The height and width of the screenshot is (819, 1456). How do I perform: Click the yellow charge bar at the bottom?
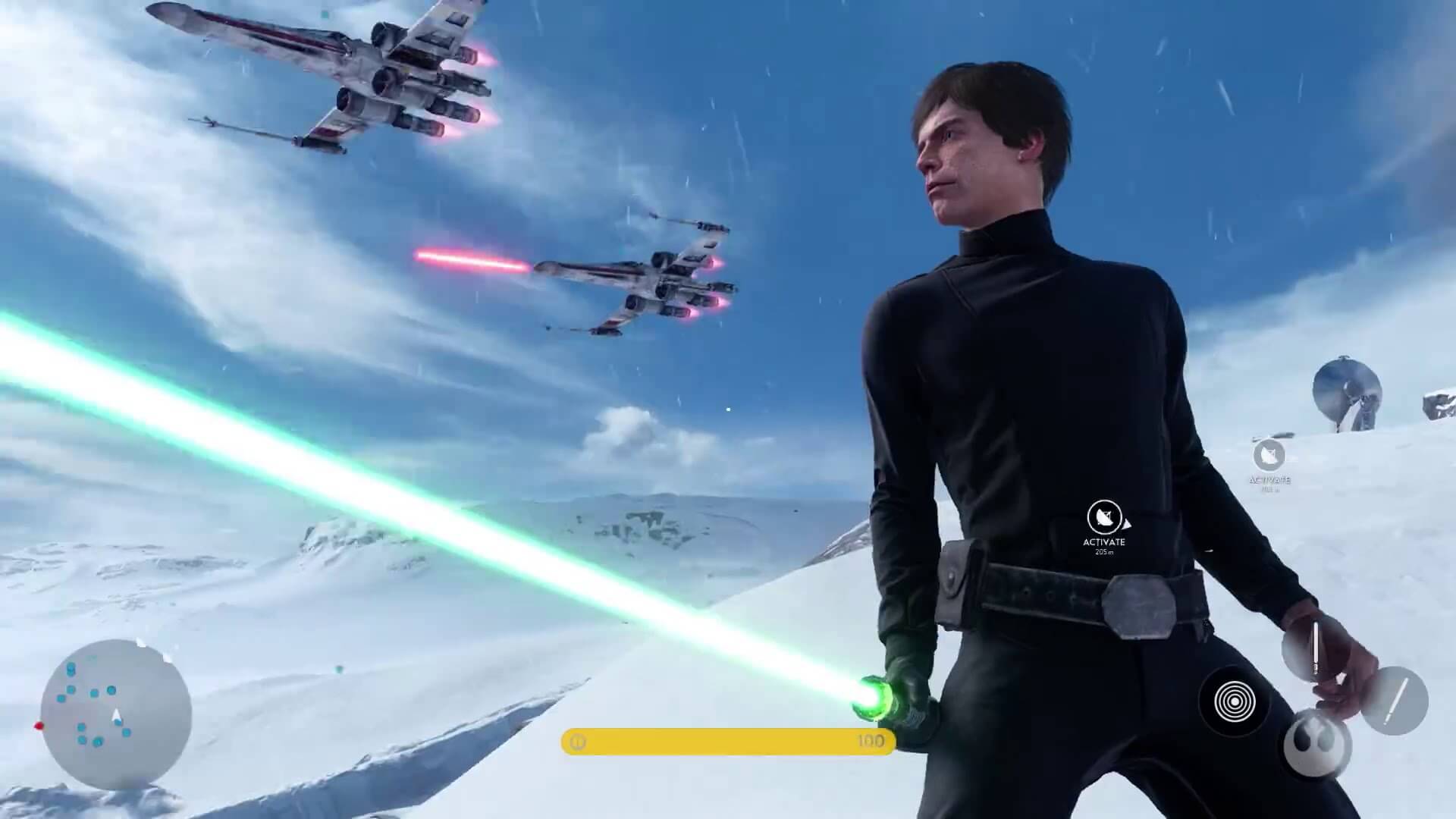pyautogui.click(x=720, y=742)
